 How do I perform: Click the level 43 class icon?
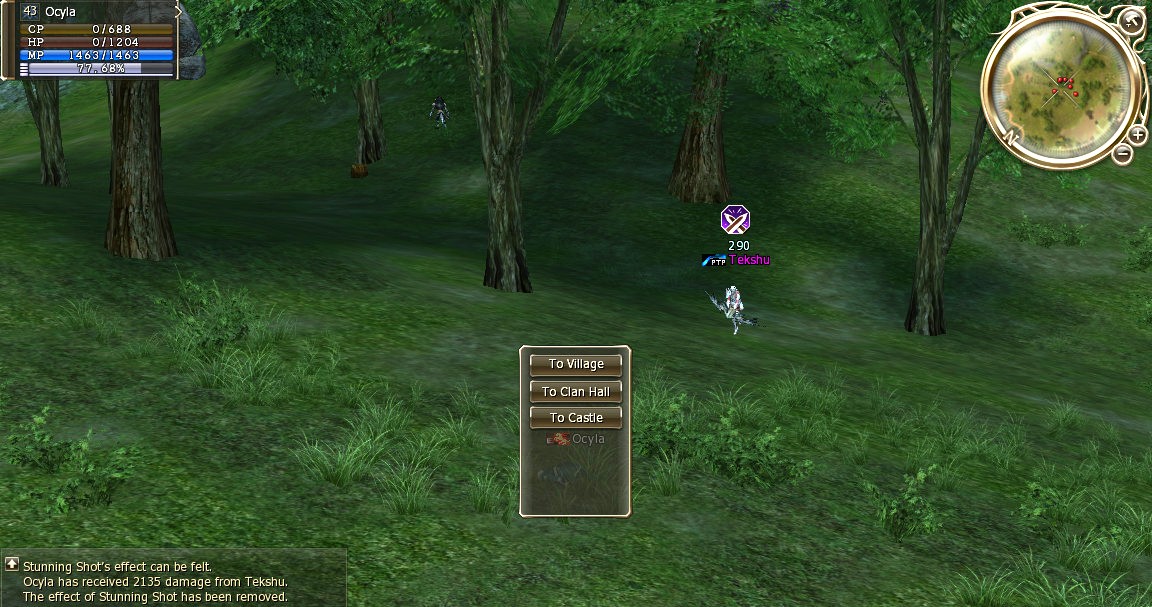coord(29,11)
